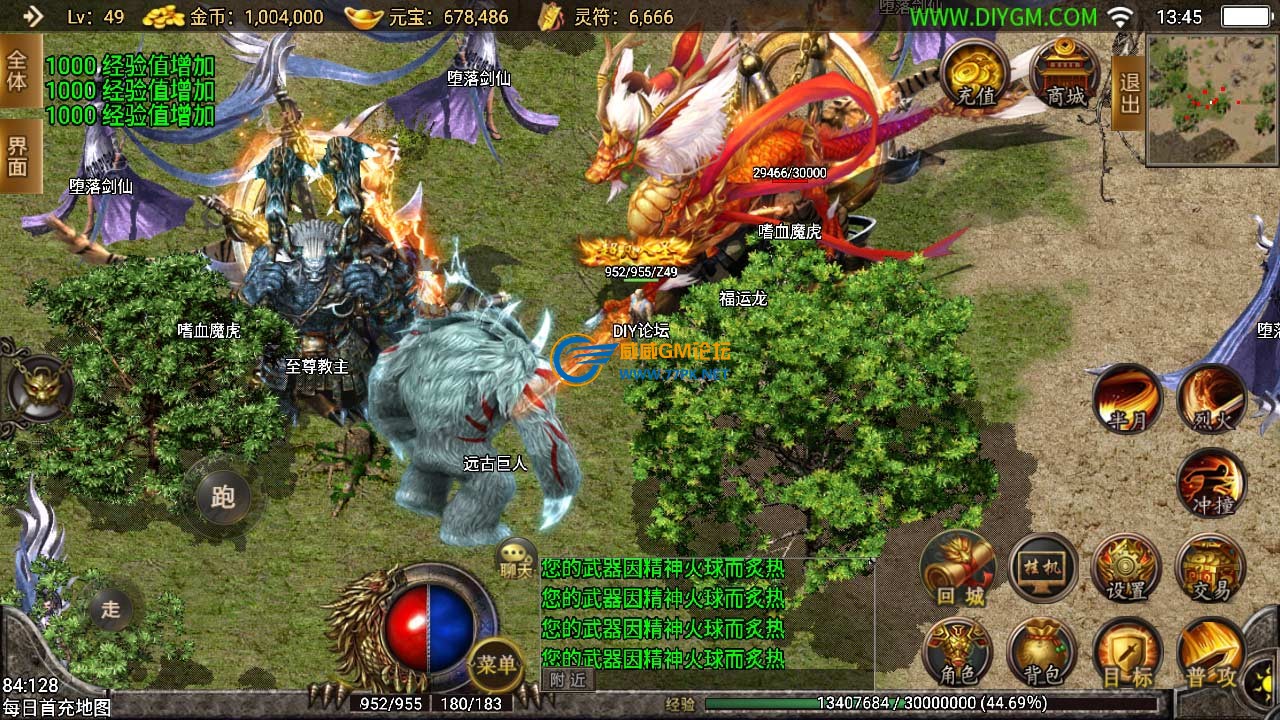Trigger the 冲撞 charge skill
Image resolution: width=1280 pixels, height=720 pixels.
tap(1212, 484)
